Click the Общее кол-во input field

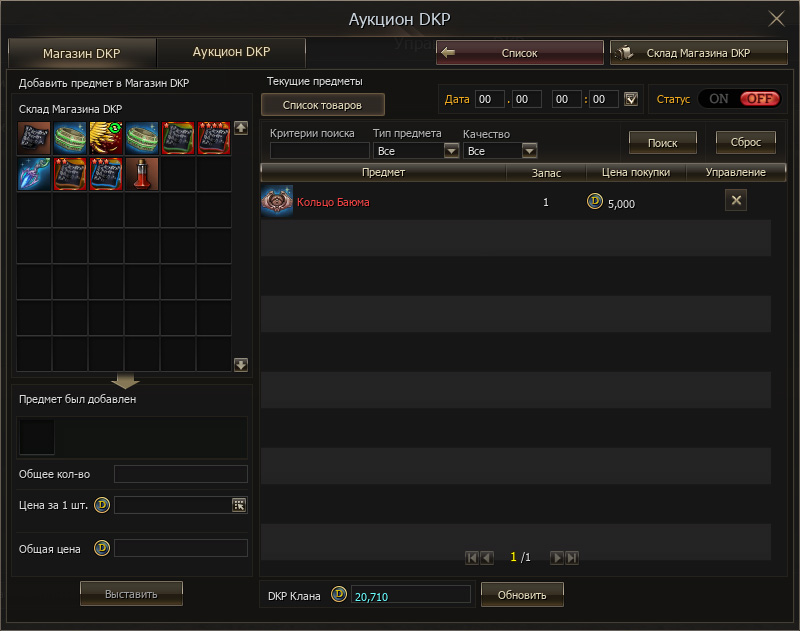tap(180, 474)
